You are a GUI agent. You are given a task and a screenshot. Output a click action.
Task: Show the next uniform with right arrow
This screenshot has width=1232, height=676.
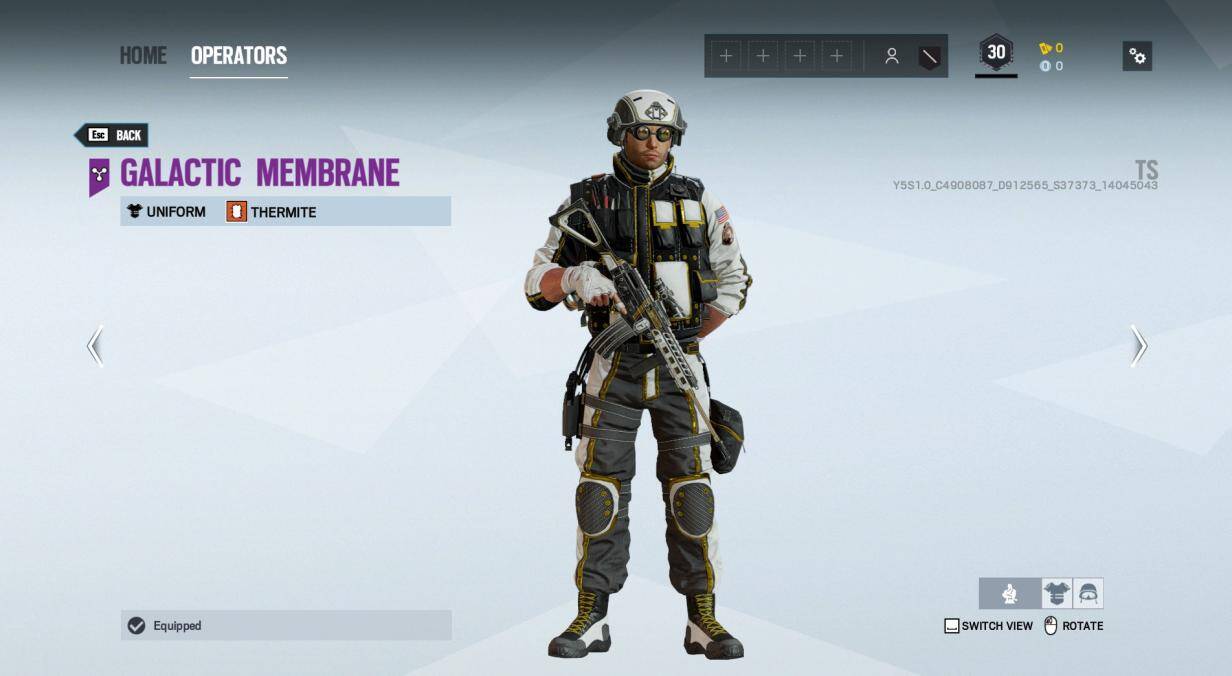1138,346
